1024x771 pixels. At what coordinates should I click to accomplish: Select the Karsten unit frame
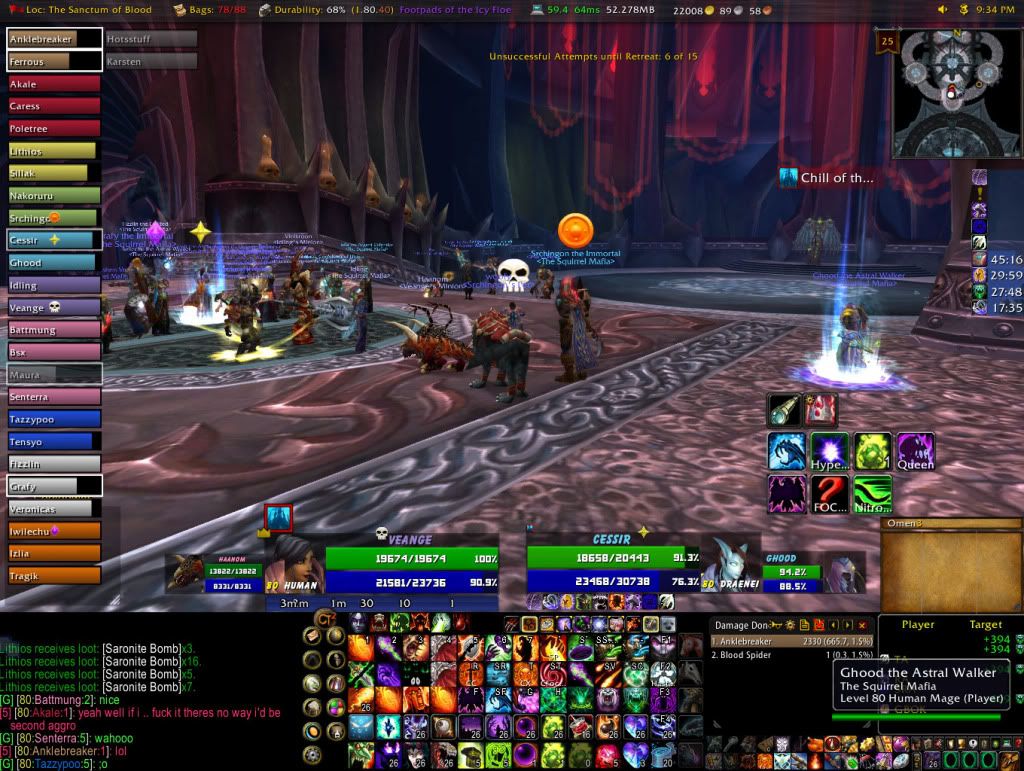(151, 62)
